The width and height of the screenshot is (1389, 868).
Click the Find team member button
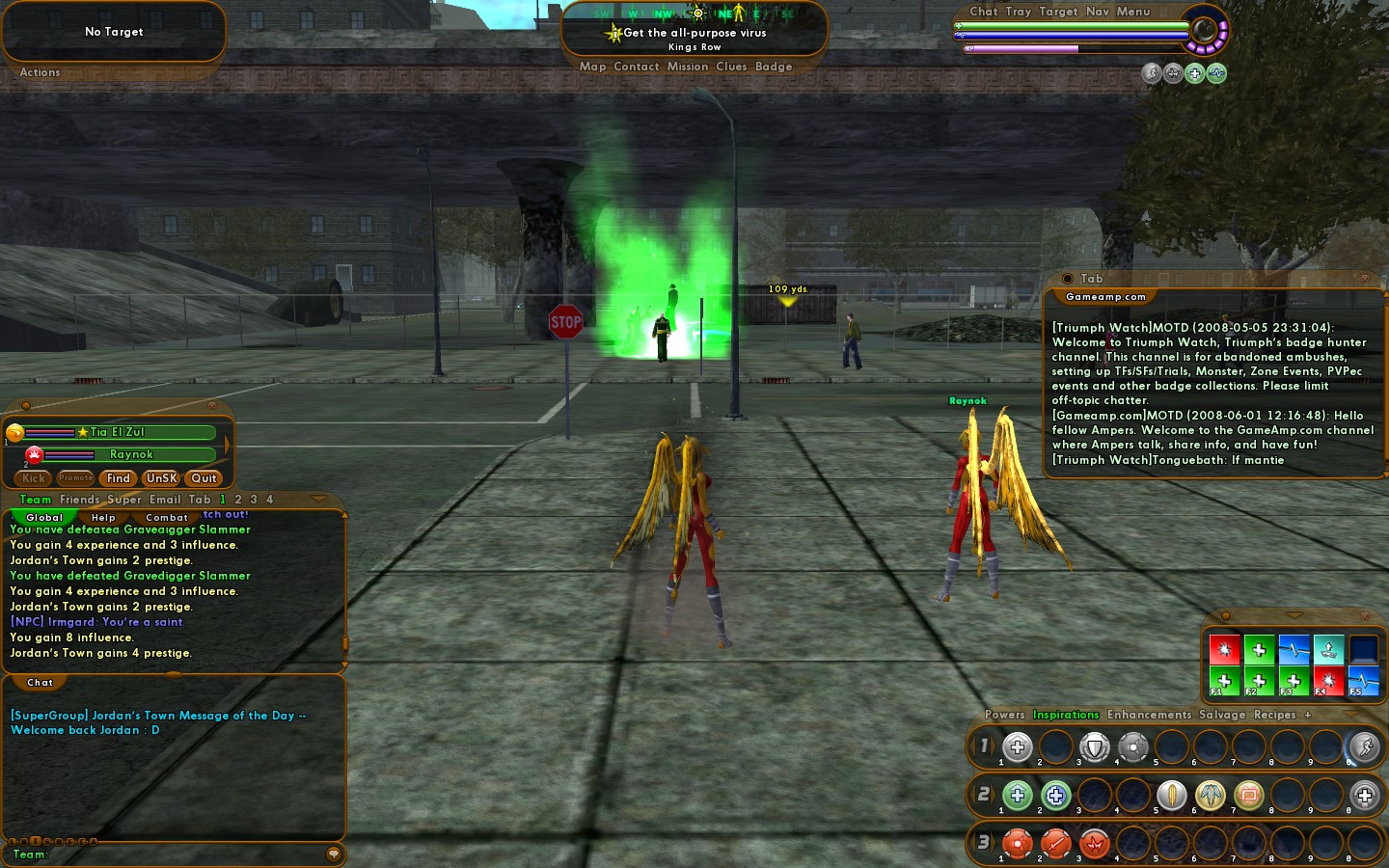coord(119,478)
